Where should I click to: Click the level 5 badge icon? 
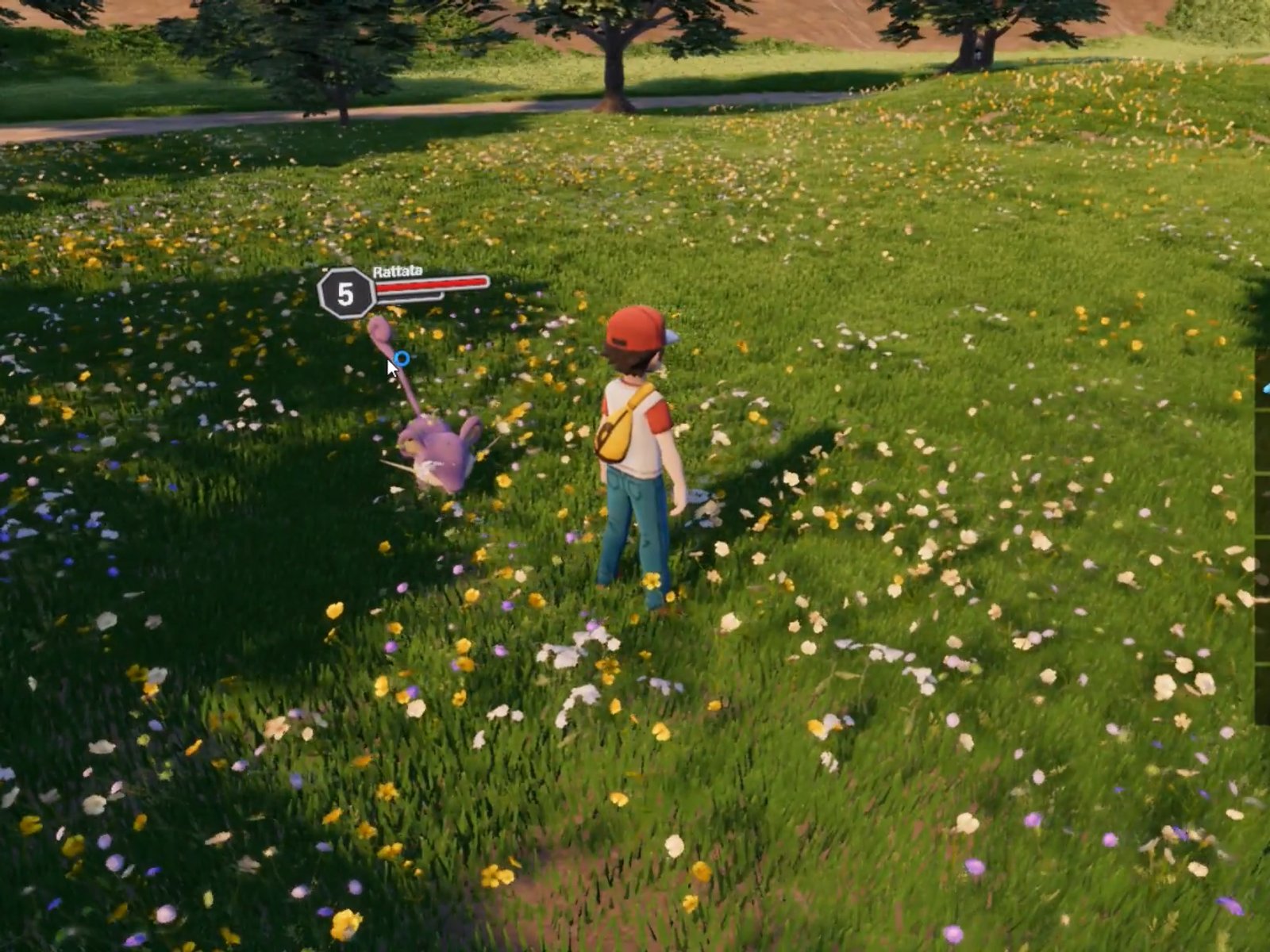[344, 291]
